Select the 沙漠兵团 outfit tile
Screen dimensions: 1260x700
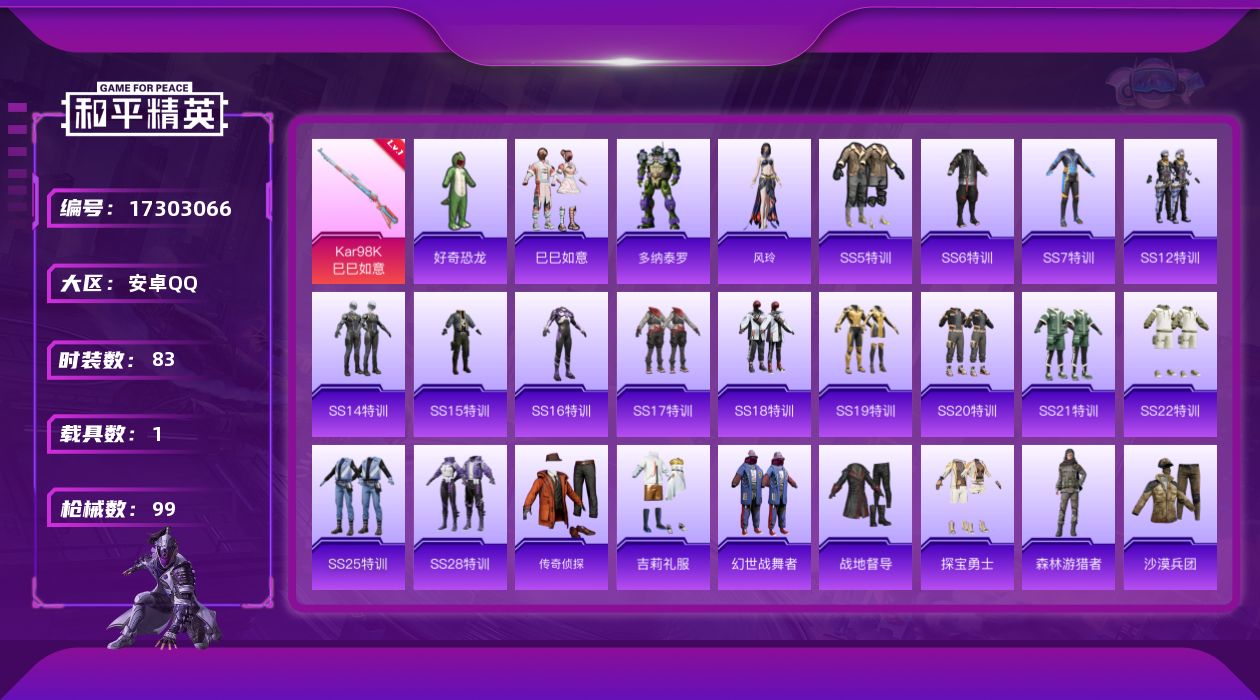(1170, 517)
